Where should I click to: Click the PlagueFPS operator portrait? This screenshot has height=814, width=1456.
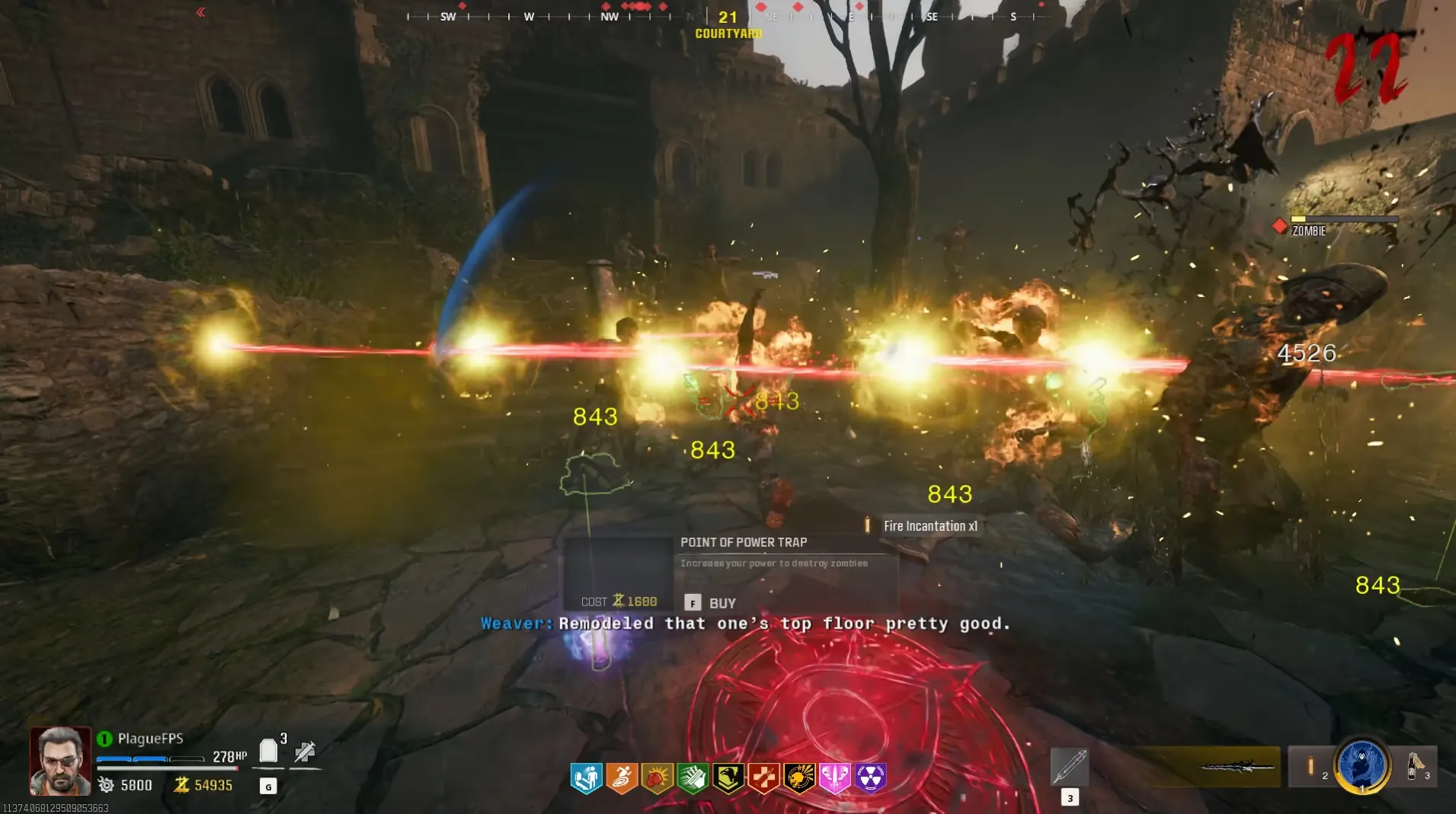(x=60, y=760)
